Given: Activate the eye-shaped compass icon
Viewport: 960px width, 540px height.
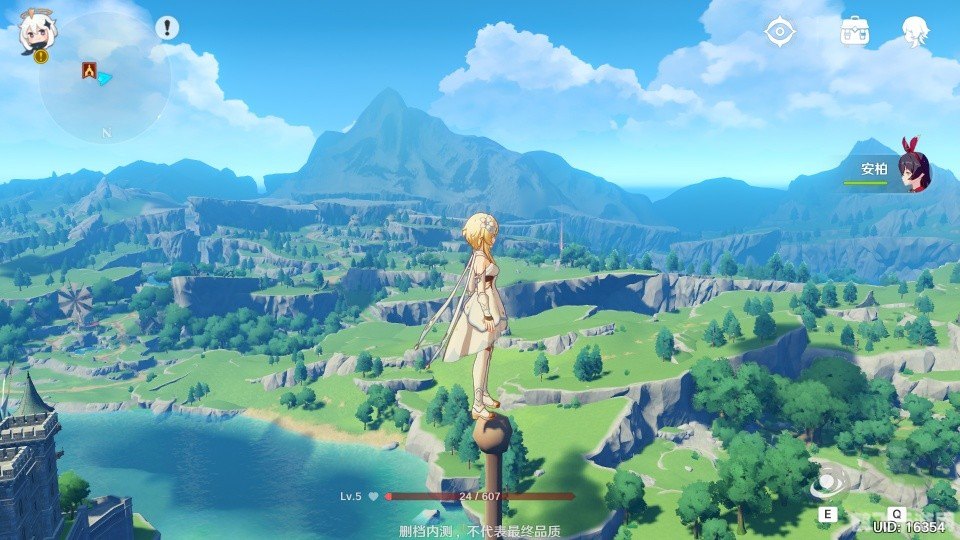Looking at the screenshot, I should coord(779,31).
